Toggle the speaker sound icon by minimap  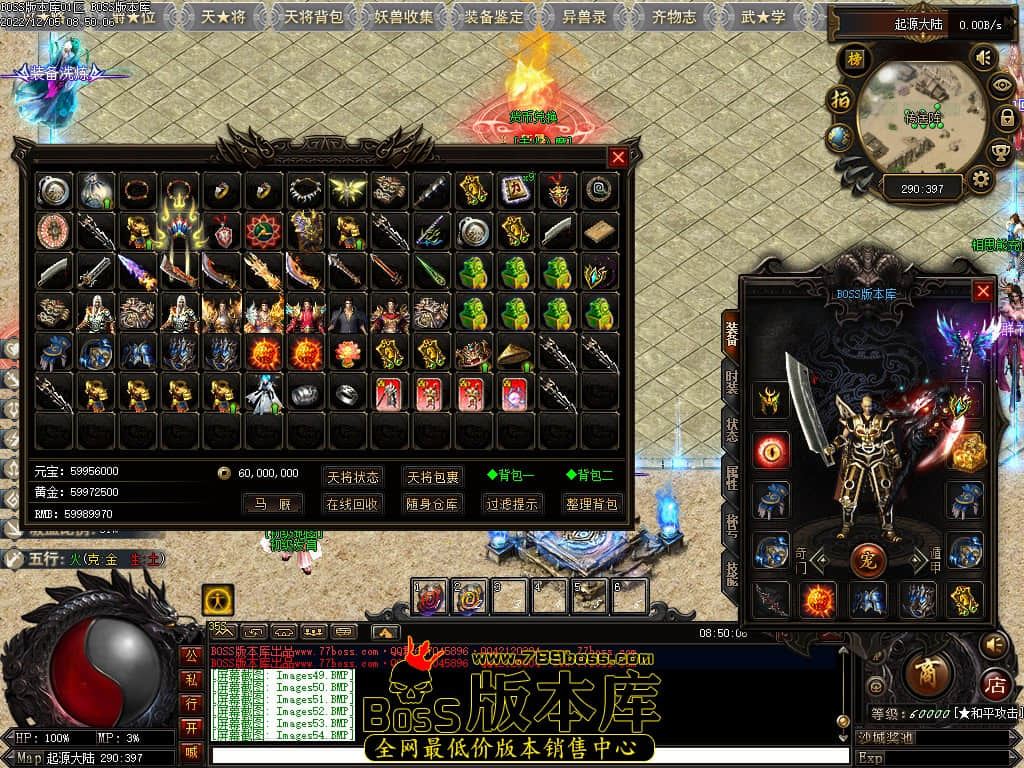coord(984,58)
